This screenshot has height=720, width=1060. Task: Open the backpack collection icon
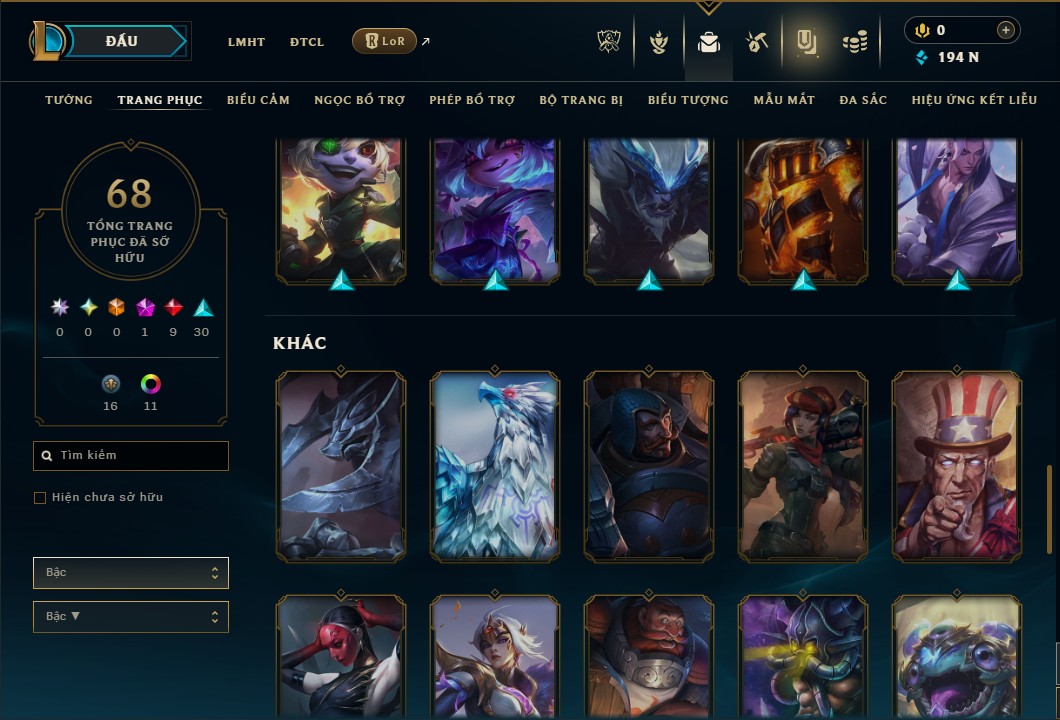tap(709, 42)
